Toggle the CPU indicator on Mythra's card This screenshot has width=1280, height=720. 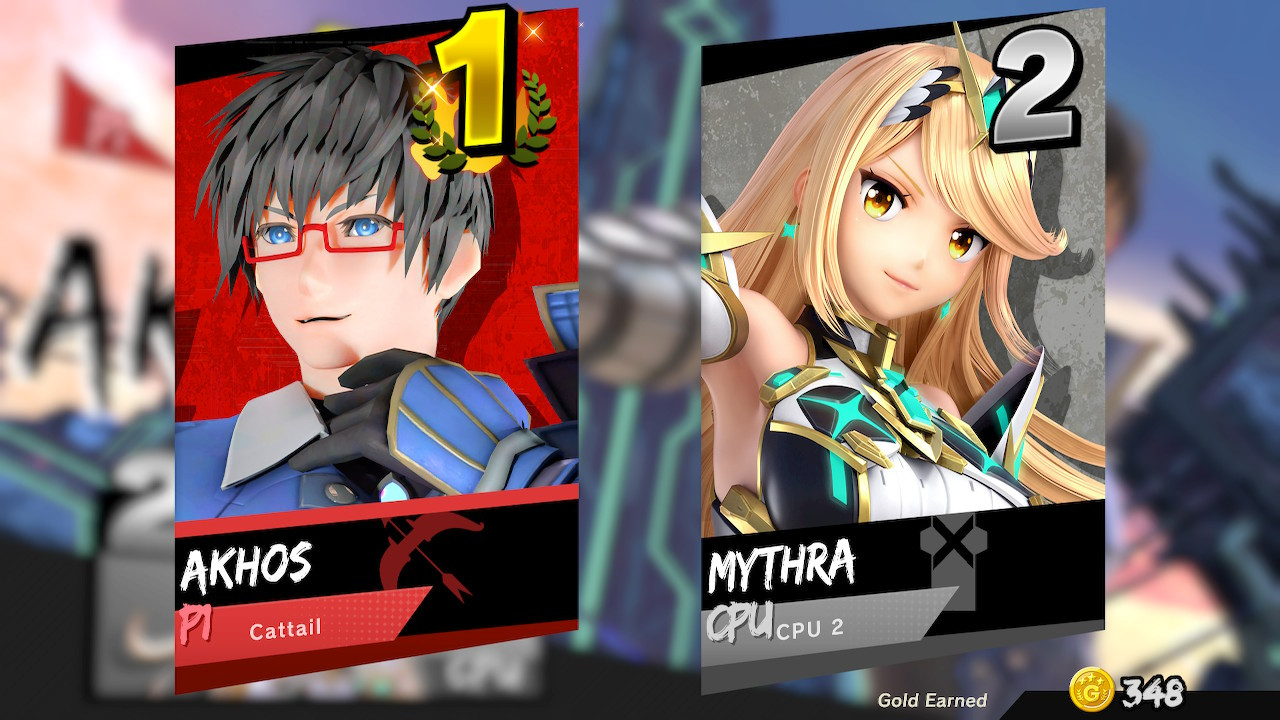pos(742,621)
